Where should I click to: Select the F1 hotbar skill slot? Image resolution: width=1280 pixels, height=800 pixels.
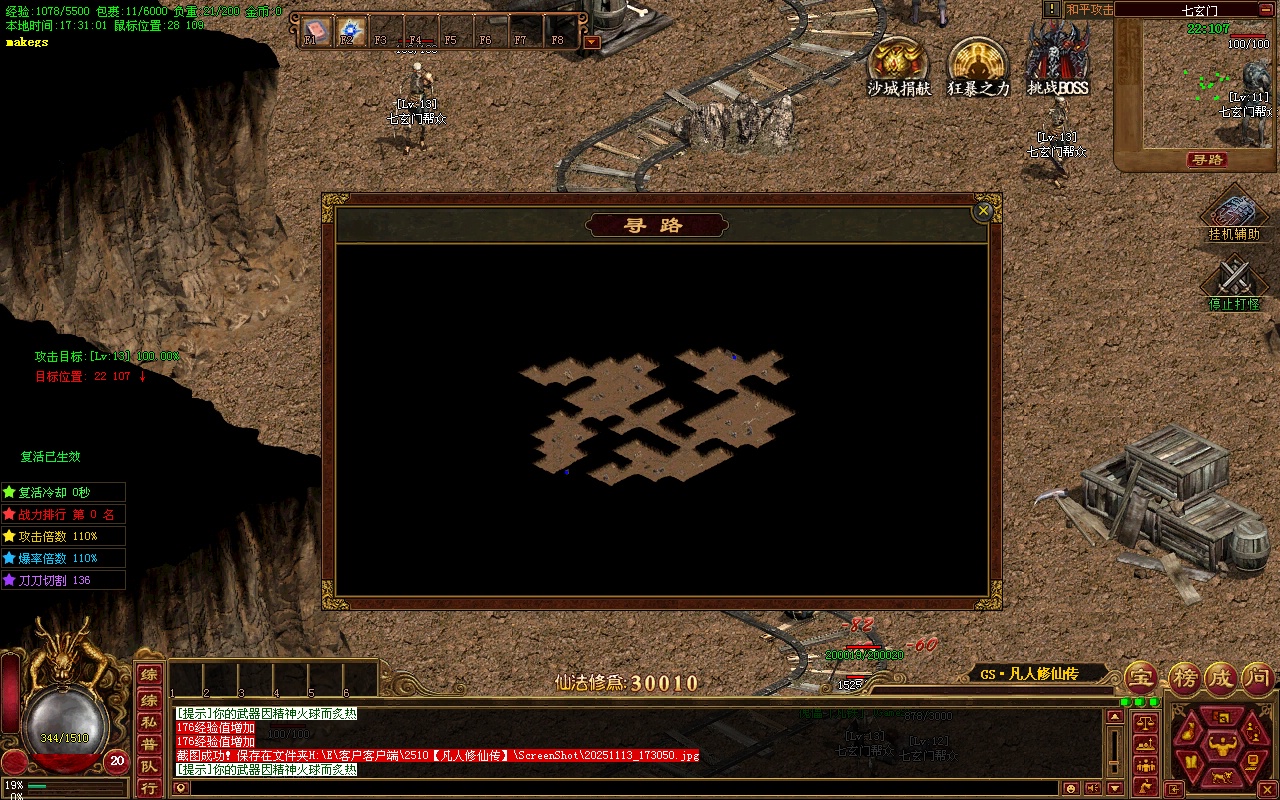tap(315, 30)
